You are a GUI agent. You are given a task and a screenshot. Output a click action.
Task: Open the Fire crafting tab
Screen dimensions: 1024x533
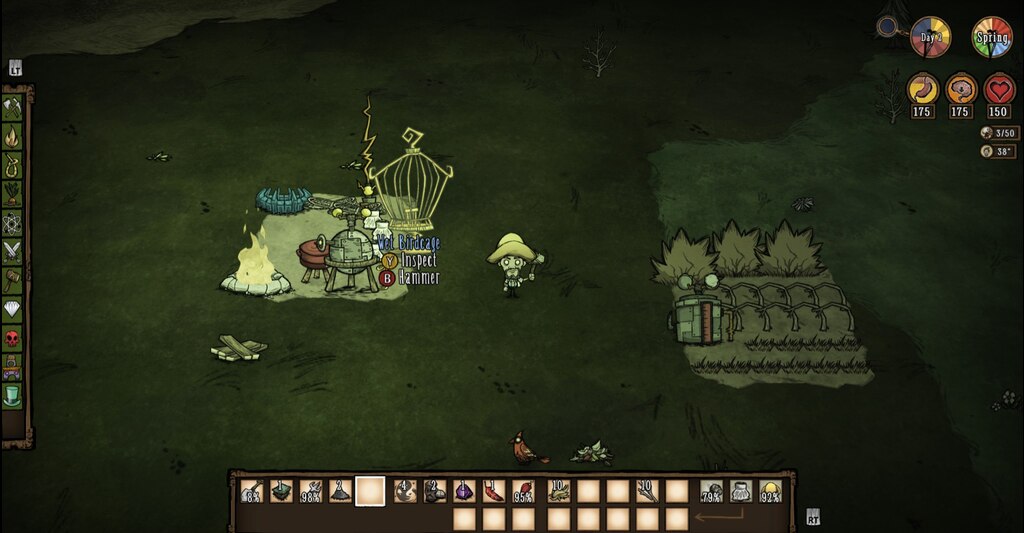tap(14, 134)
